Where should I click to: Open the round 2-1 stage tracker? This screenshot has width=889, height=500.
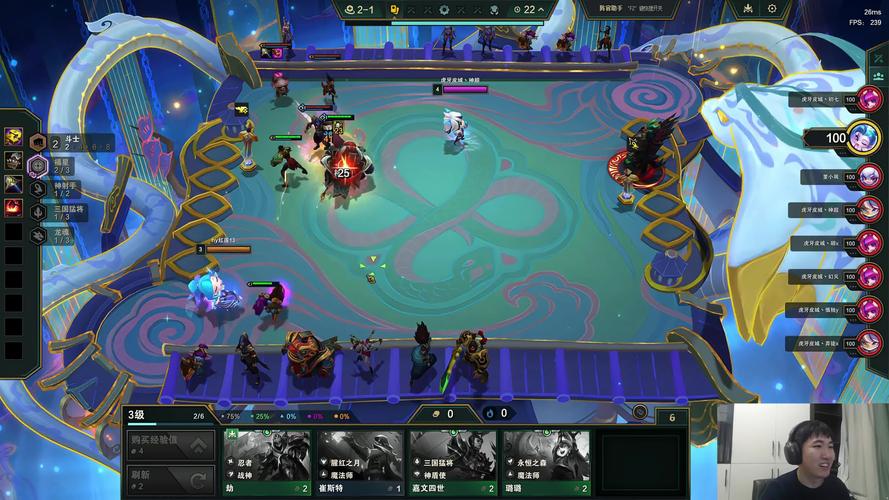click(356, 10)
